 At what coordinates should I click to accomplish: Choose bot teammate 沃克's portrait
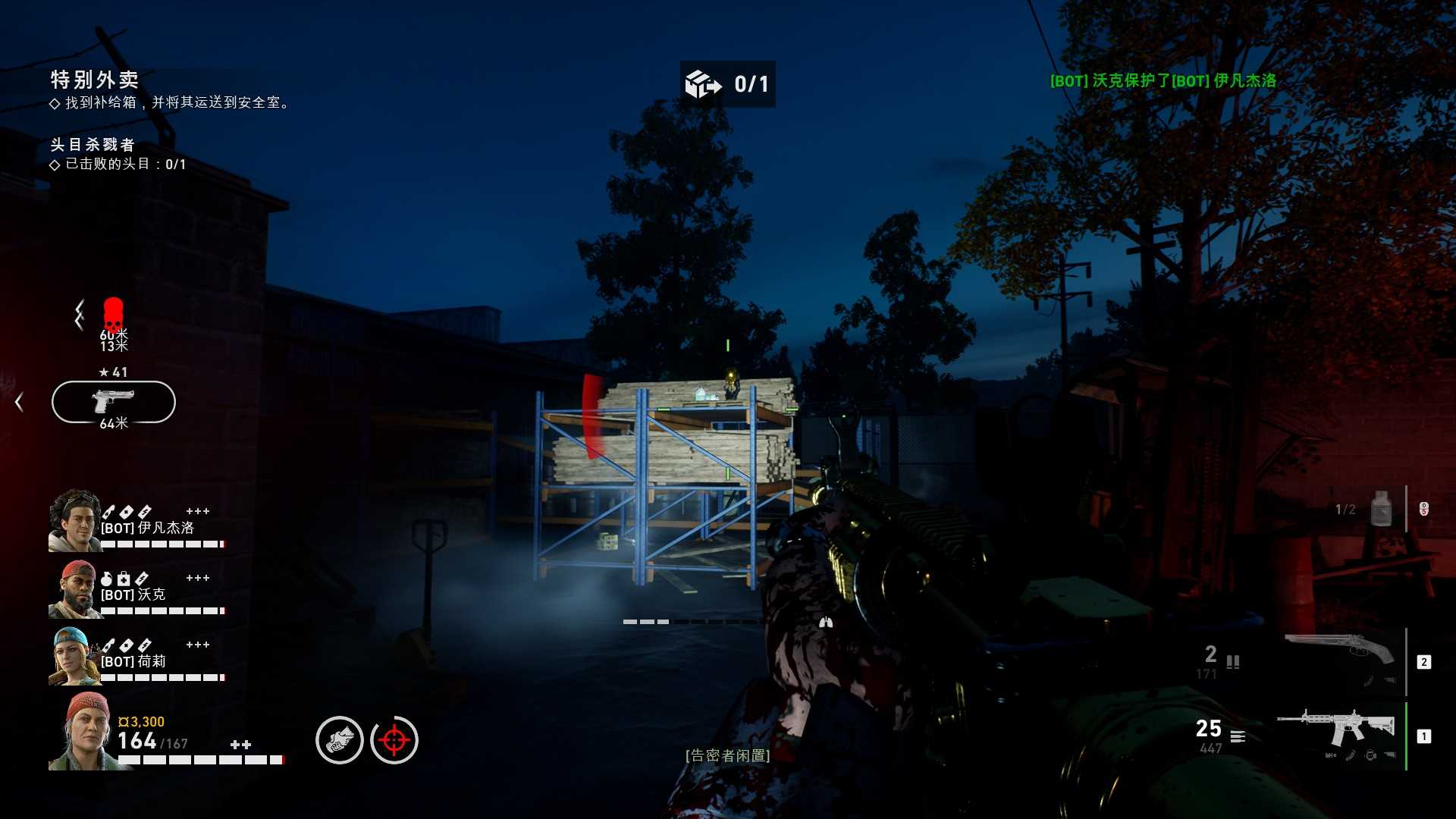[74, 589]
